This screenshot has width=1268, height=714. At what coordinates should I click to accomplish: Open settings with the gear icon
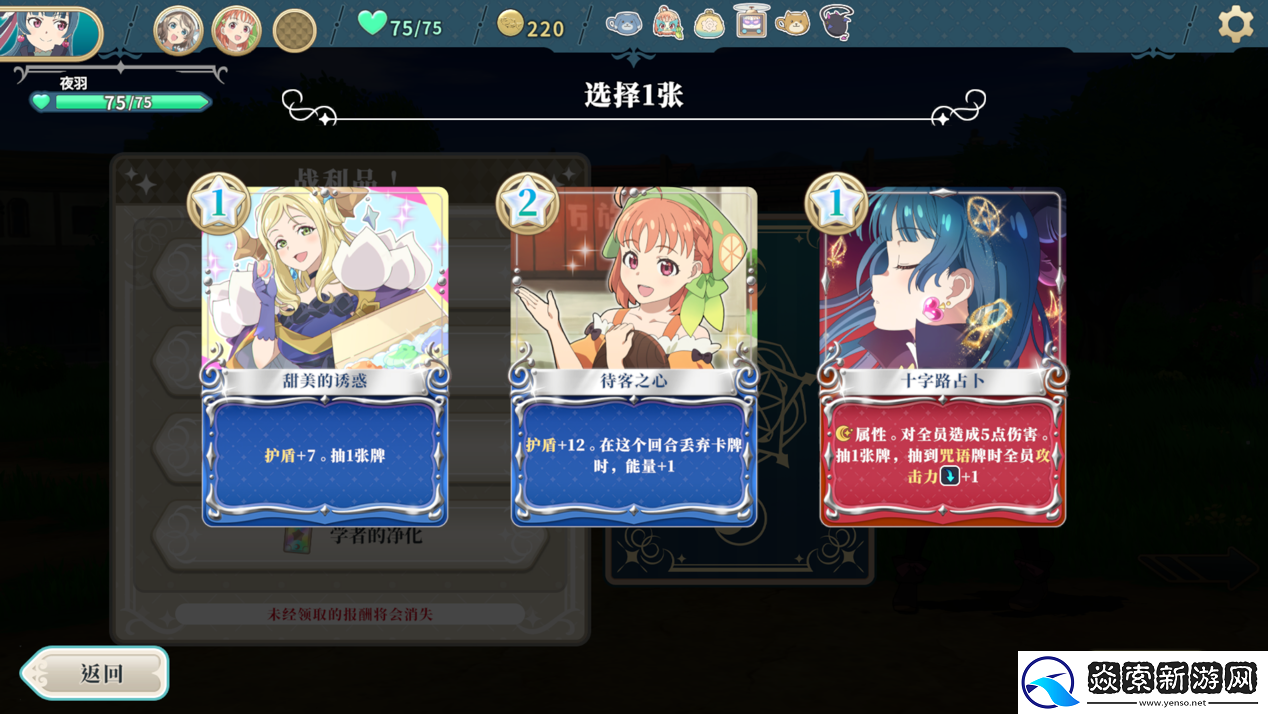click(x=1236, y=25)
